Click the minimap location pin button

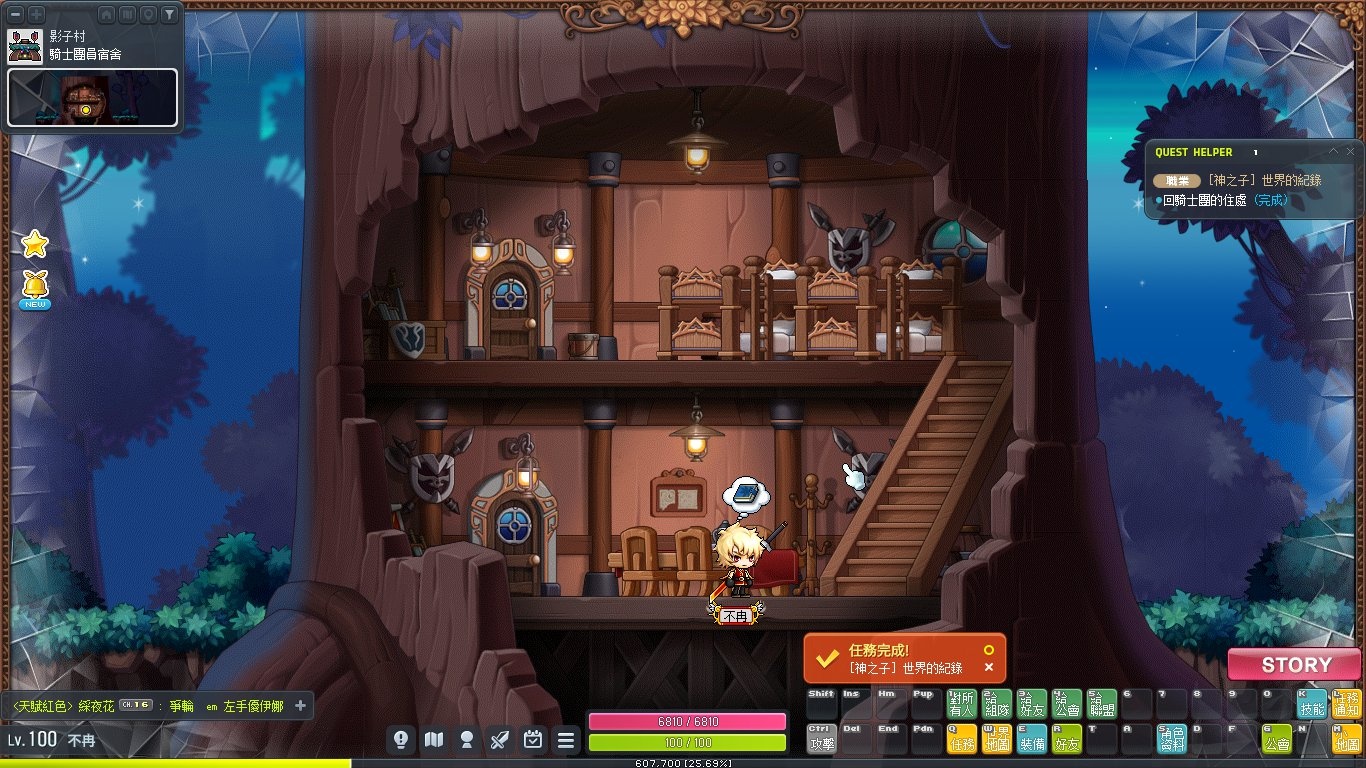148,14
